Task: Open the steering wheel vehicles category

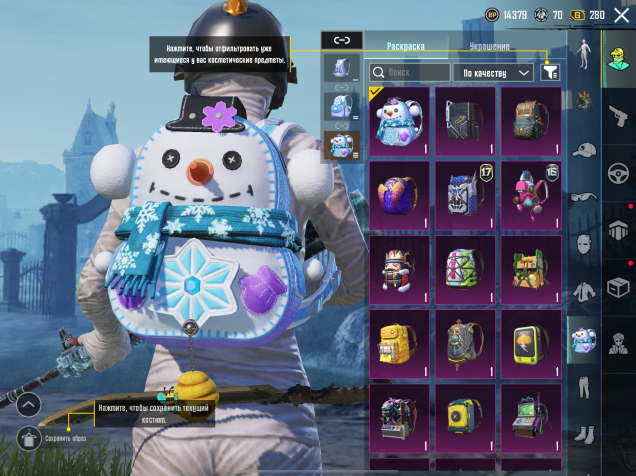Action: coord(618,173)
